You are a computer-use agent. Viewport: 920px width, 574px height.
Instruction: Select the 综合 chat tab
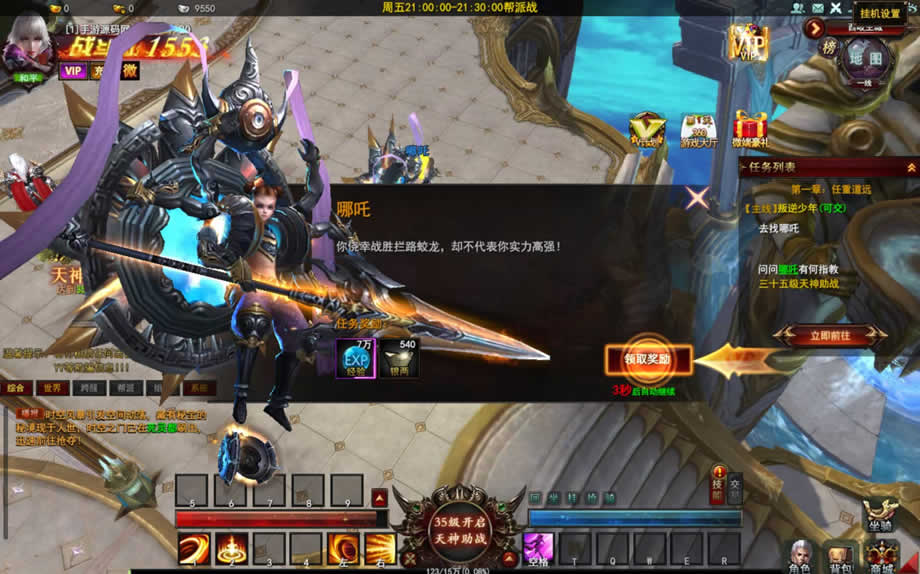tap(16, 388)
